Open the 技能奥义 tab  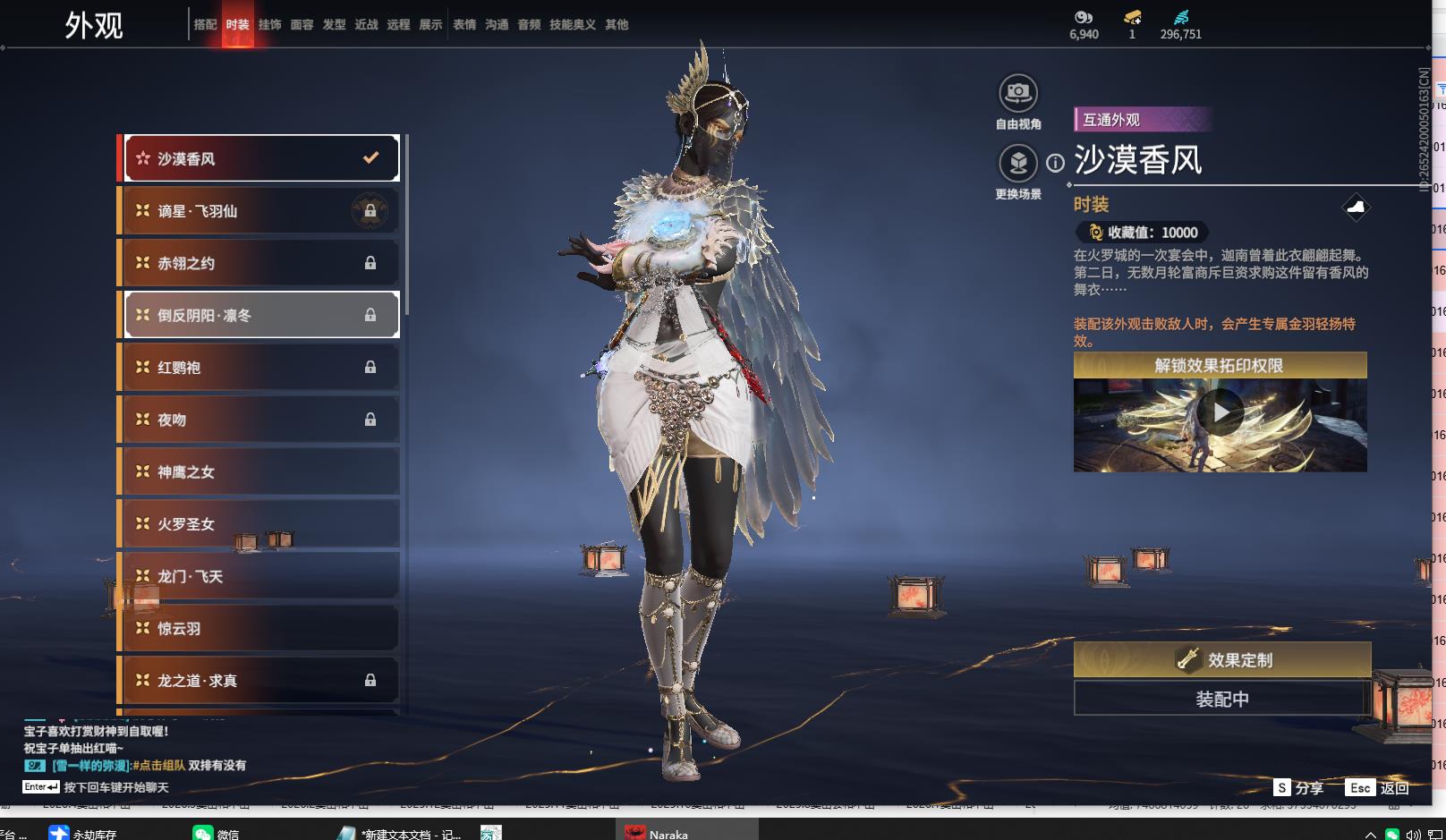tap(572, 25)
